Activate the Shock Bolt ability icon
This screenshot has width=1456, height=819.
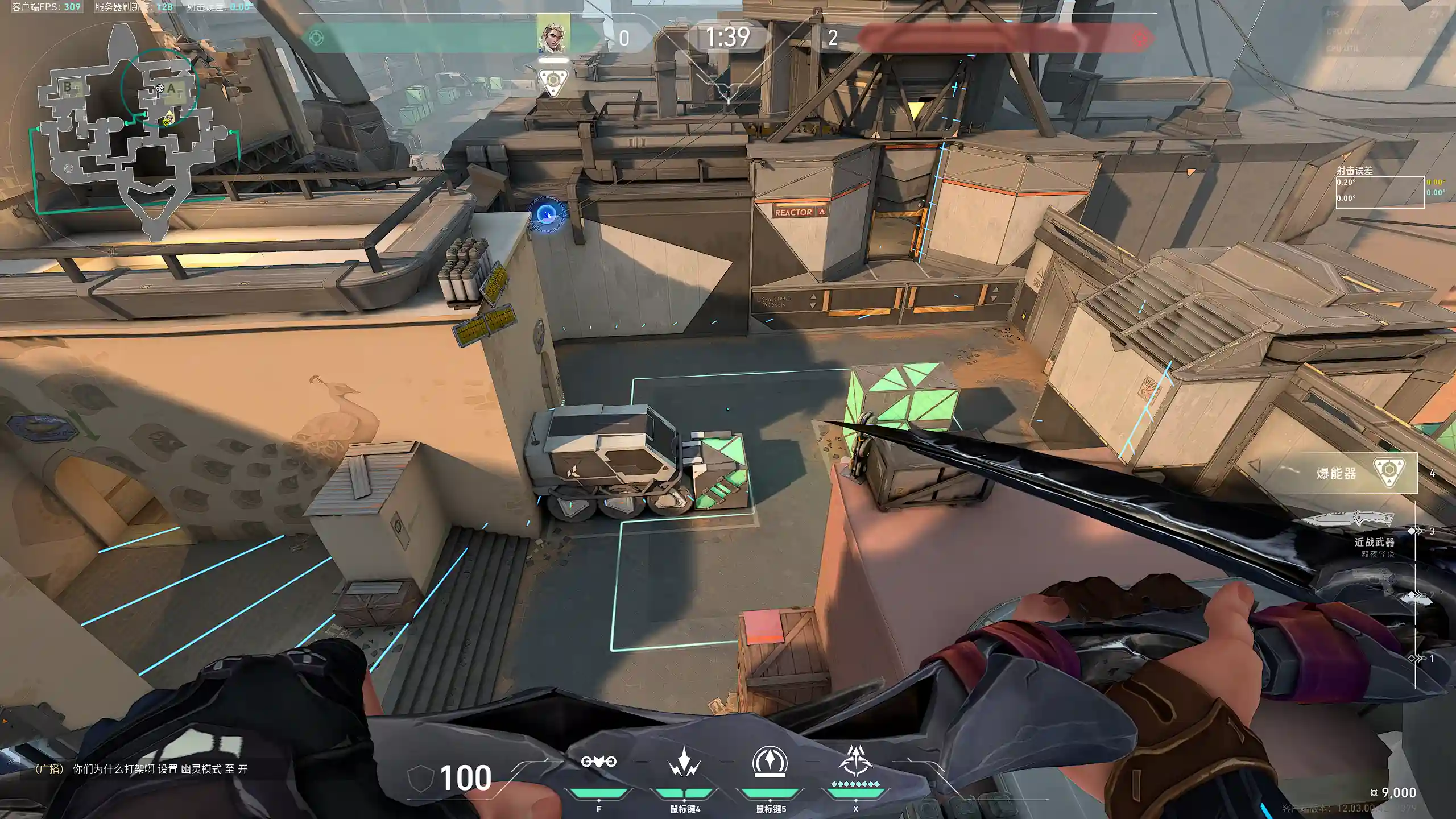684,762
